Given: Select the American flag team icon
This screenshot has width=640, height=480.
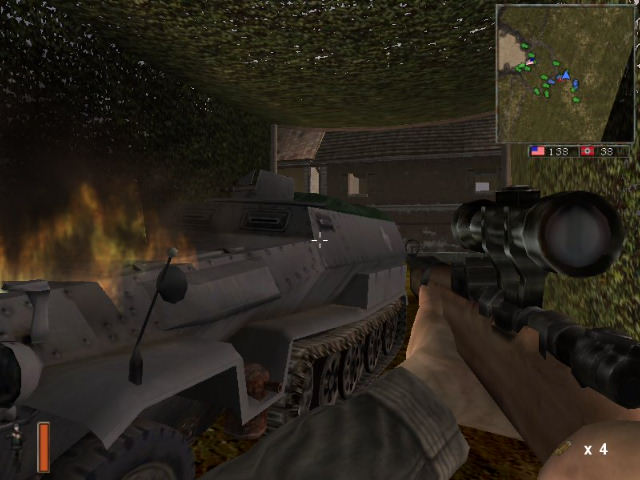Looking at the screenshot, I should point(538,151).
